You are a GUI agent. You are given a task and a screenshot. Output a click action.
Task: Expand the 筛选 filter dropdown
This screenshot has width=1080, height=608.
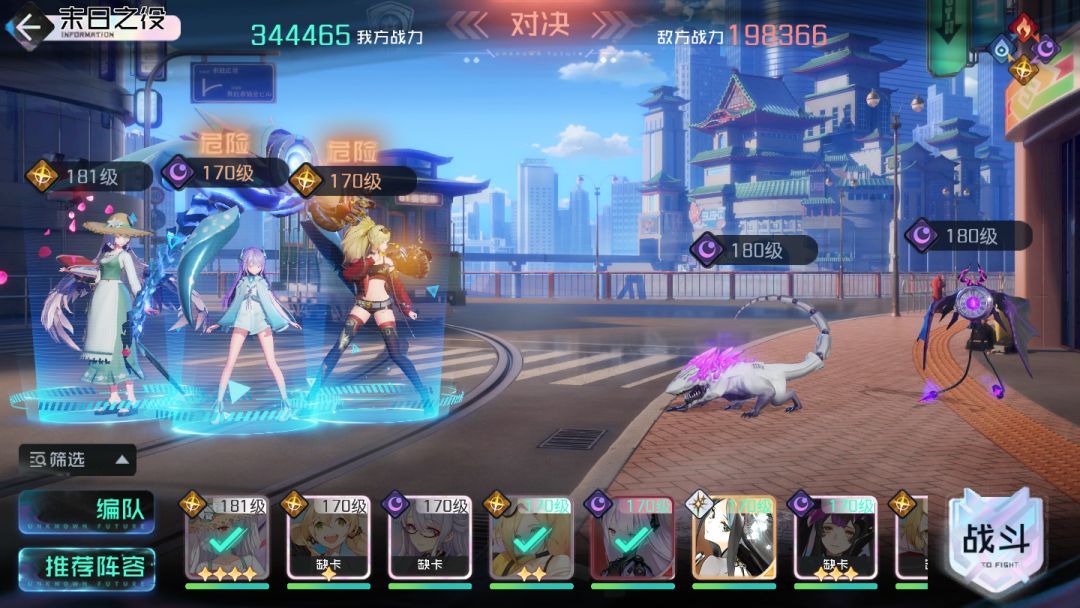pyautogui.click(x=78, y=460)
